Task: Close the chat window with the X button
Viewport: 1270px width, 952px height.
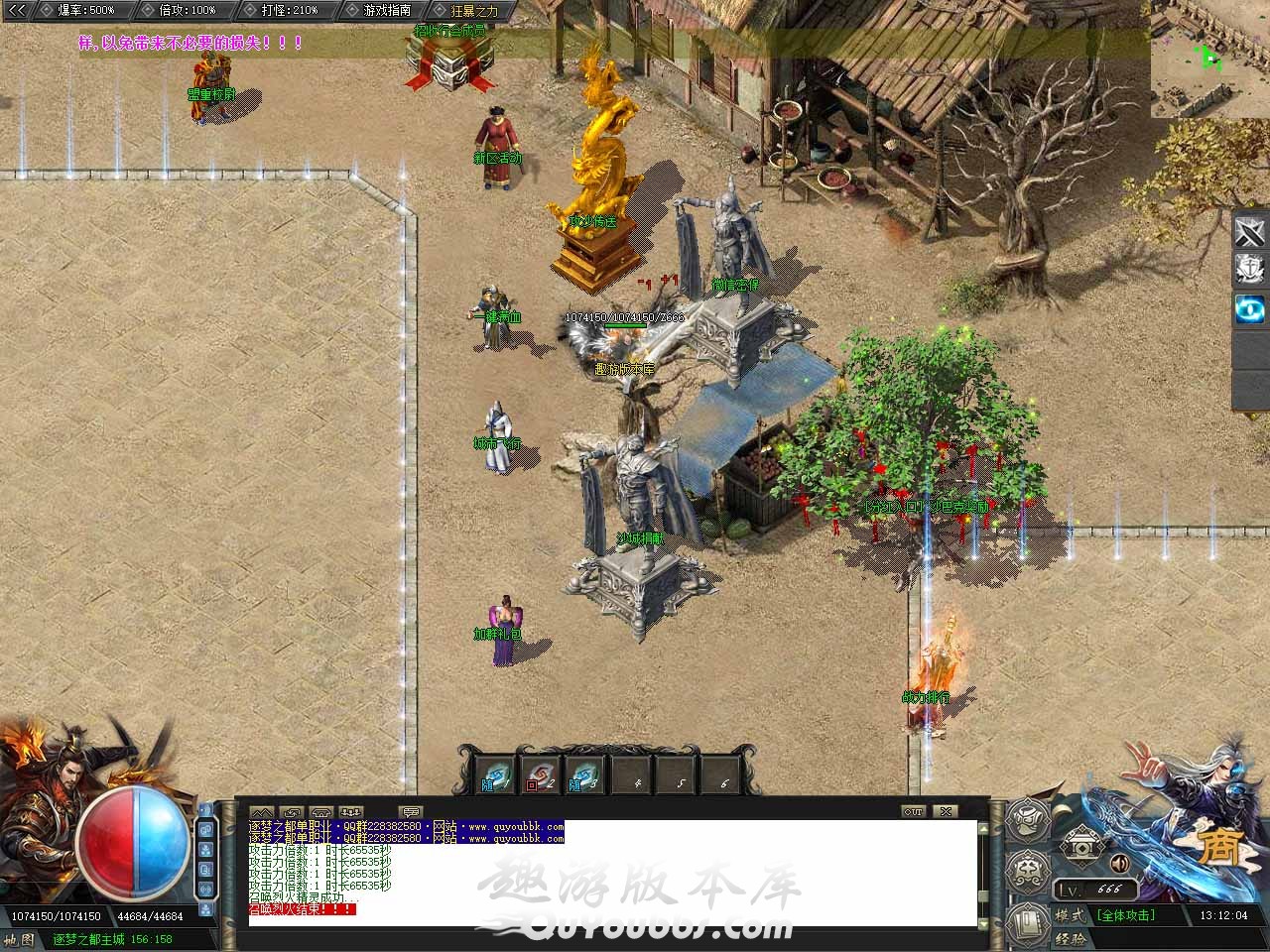Action: point(947,811)
